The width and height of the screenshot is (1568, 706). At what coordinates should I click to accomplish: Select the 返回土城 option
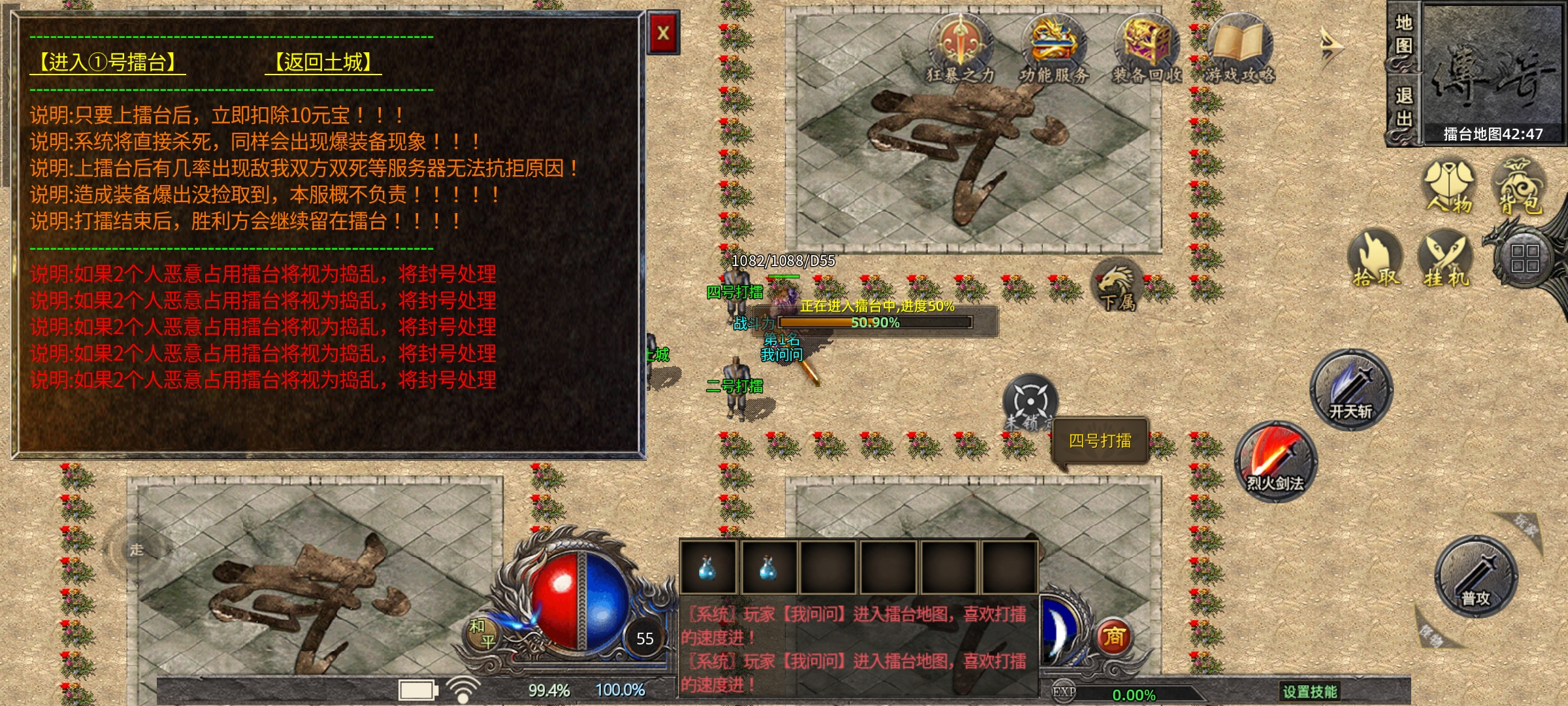[x=323, y=63]
